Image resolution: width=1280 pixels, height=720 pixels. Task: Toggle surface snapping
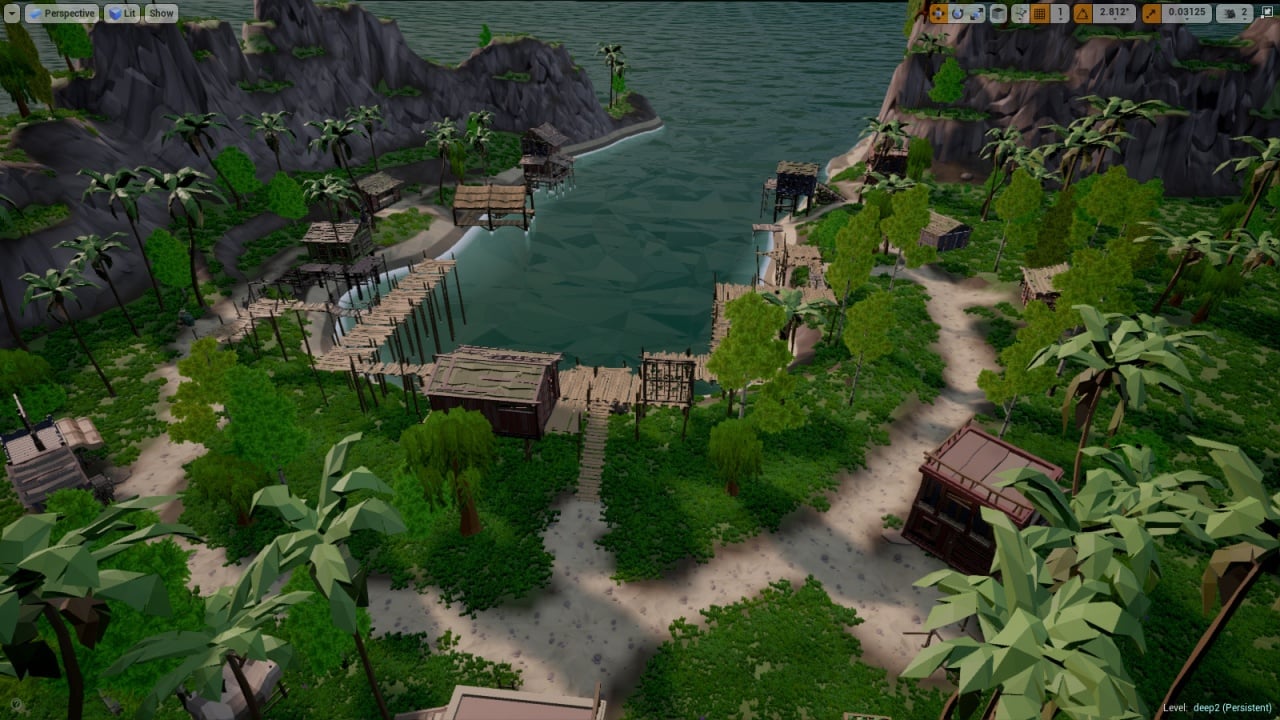click(x=1020, y=13)
